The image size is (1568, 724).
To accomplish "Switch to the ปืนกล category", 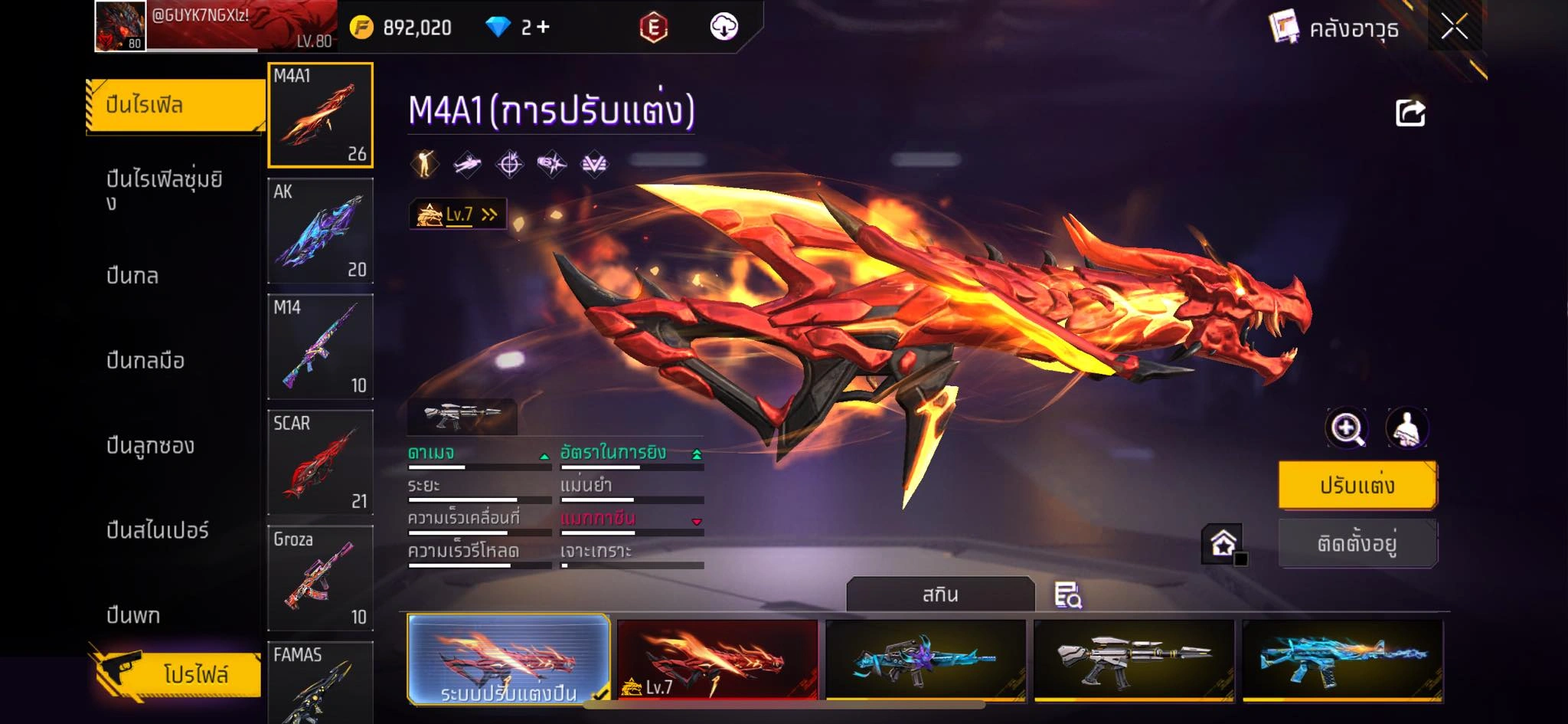I will coord(132,276).
